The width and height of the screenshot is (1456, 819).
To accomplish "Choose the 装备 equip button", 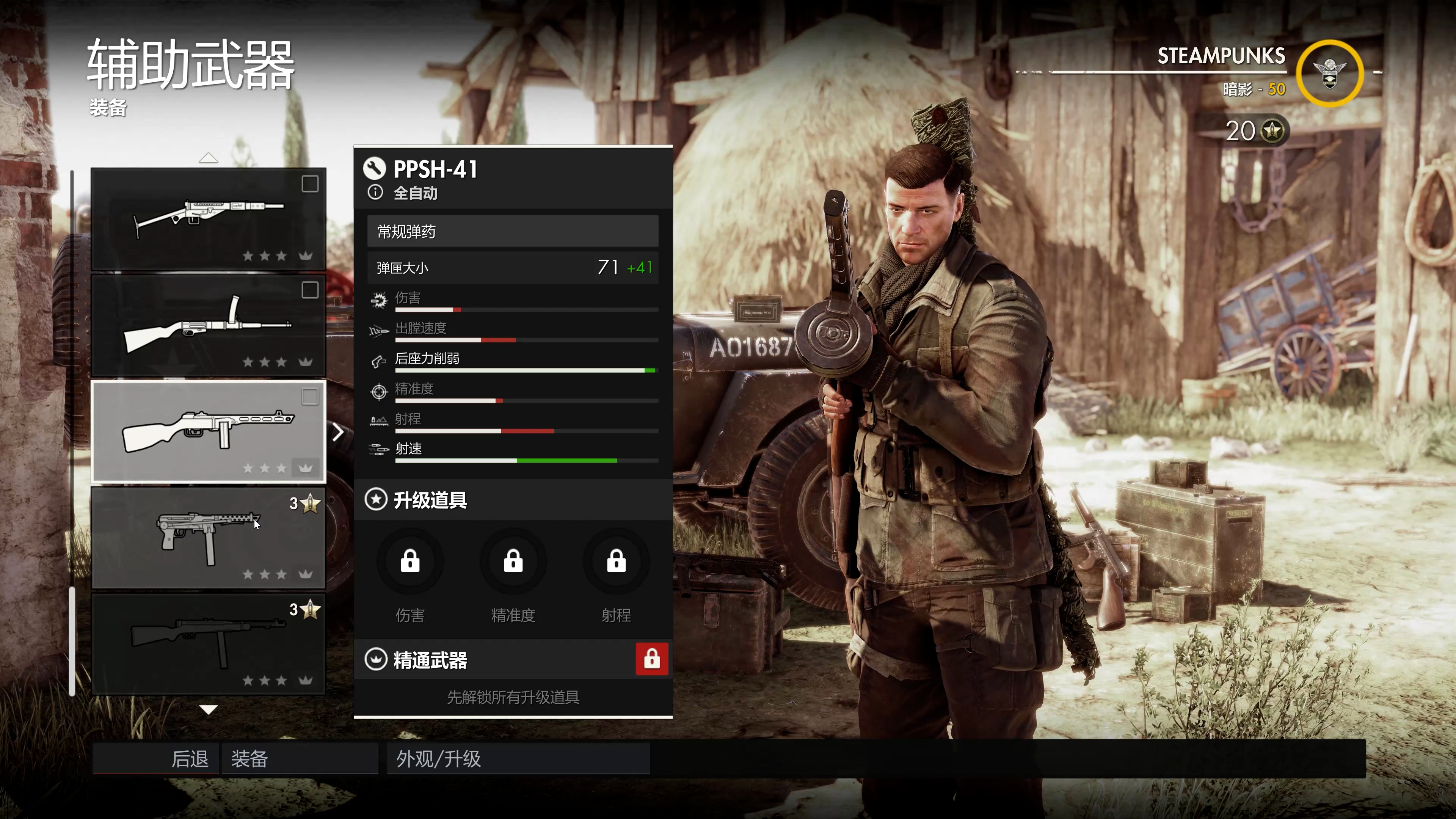I will [x=300, y=758].
